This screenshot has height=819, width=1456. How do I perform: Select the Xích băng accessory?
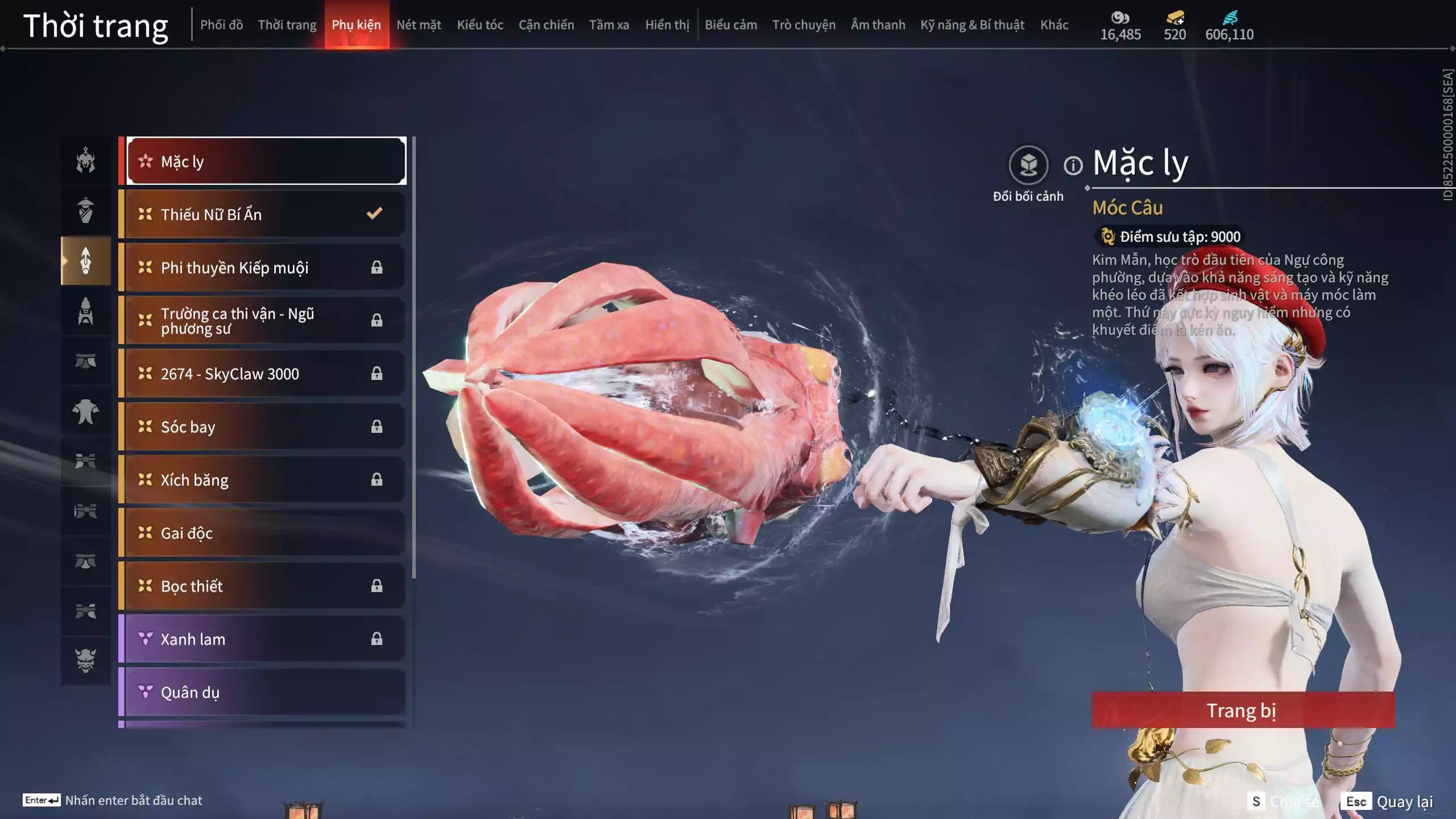click(x=265, y=480)
